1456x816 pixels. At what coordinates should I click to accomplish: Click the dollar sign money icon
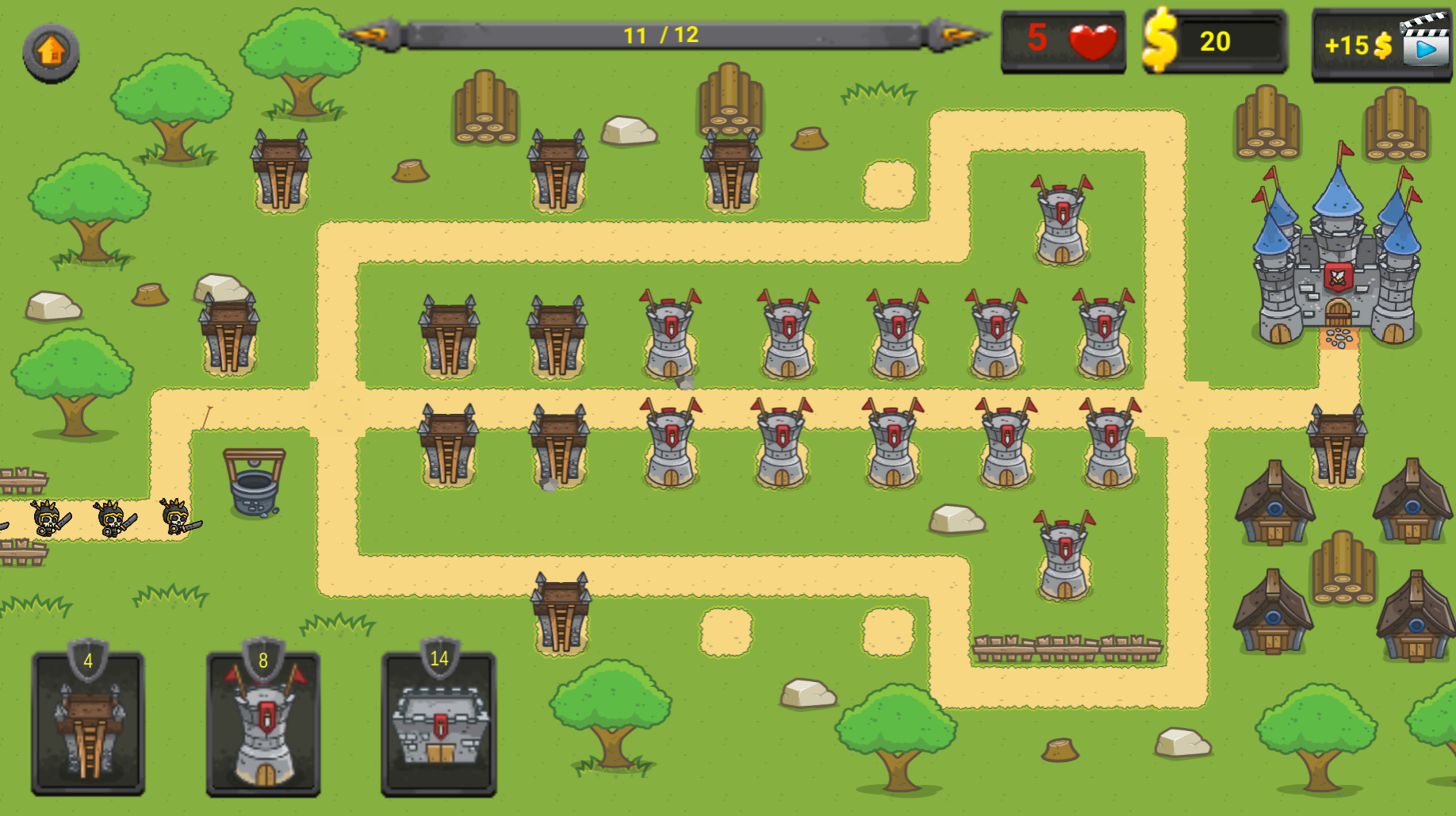tap(1161, 40)
